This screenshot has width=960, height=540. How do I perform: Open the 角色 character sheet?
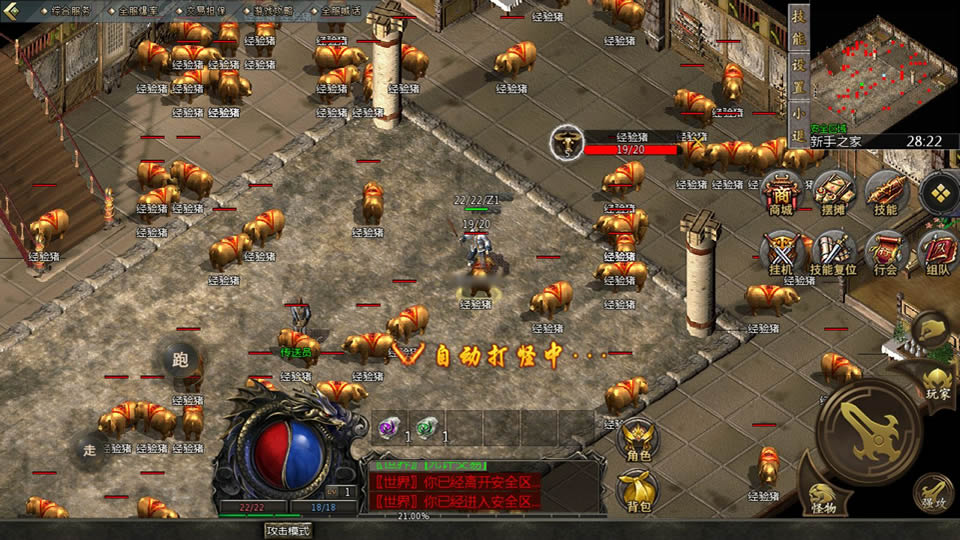point(638,441)
